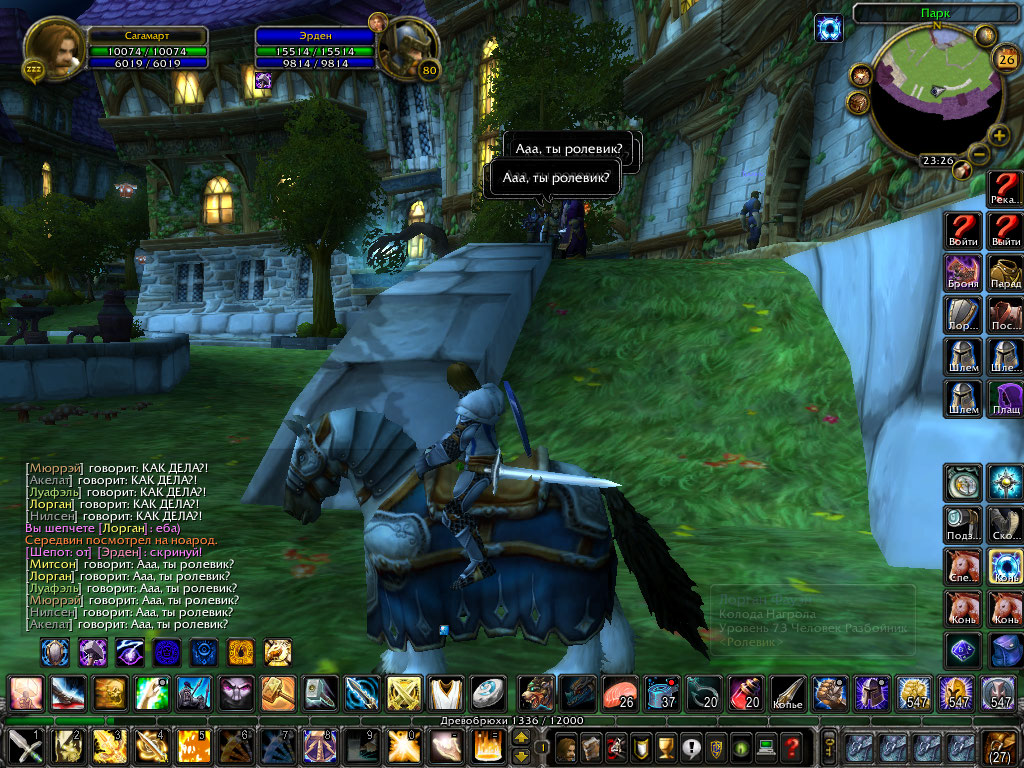Activate action slot 1 crossed swords ability
The image size is (1024, 768).
click(x=24, y=746)
